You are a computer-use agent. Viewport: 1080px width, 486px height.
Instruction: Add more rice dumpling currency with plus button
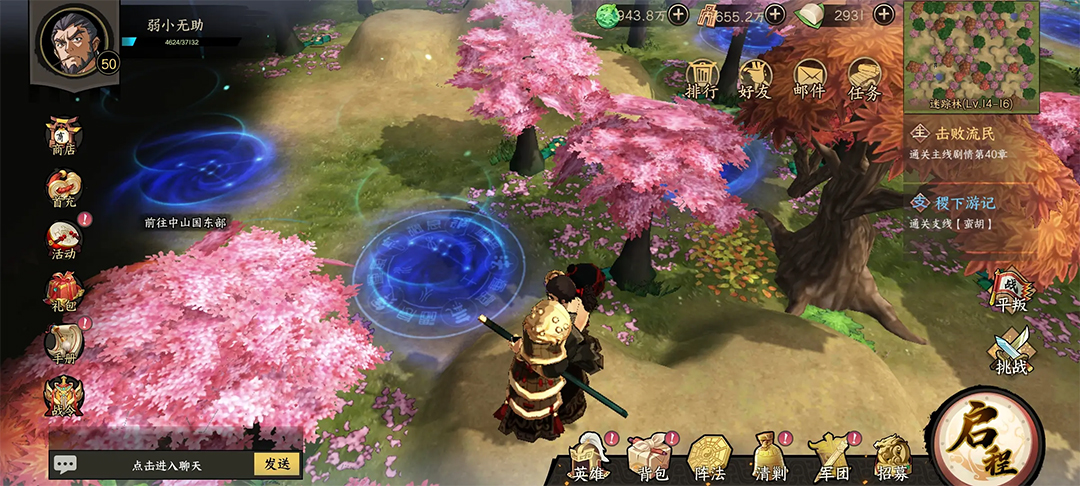(x=884, y=14)
